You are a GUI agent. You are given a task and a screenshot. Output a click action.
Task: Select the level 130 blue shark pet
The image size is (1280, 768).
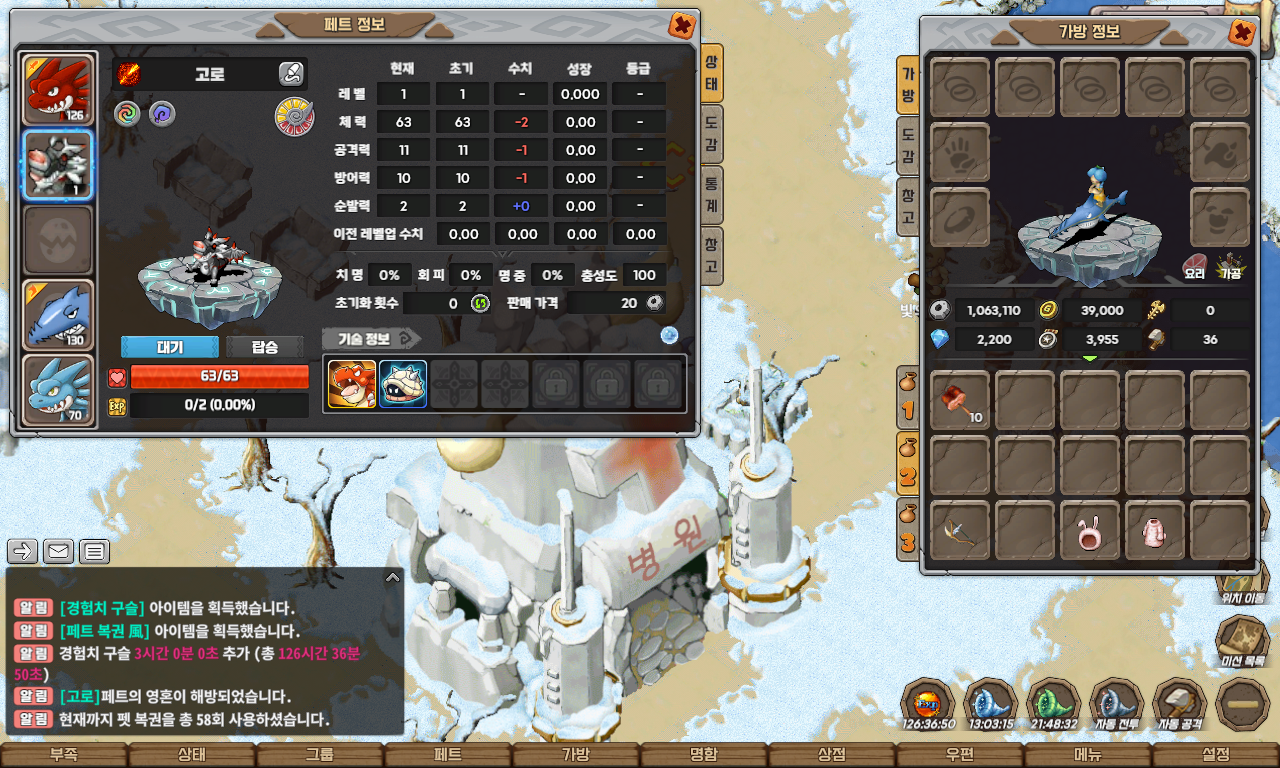click(x=58, y=314)
